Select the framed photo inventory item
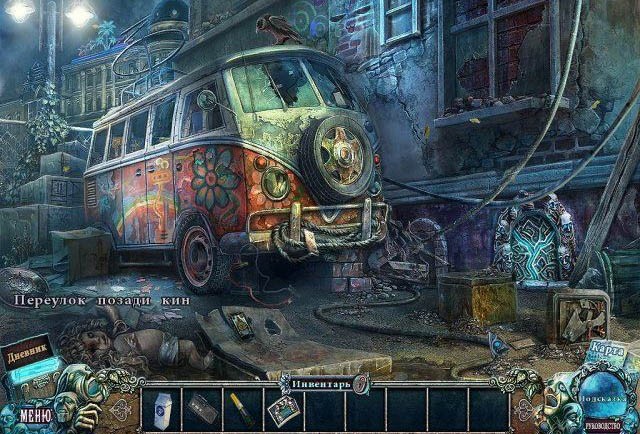Screen dimensions: 640x434 pyautogui.click(x=281, y=409)
